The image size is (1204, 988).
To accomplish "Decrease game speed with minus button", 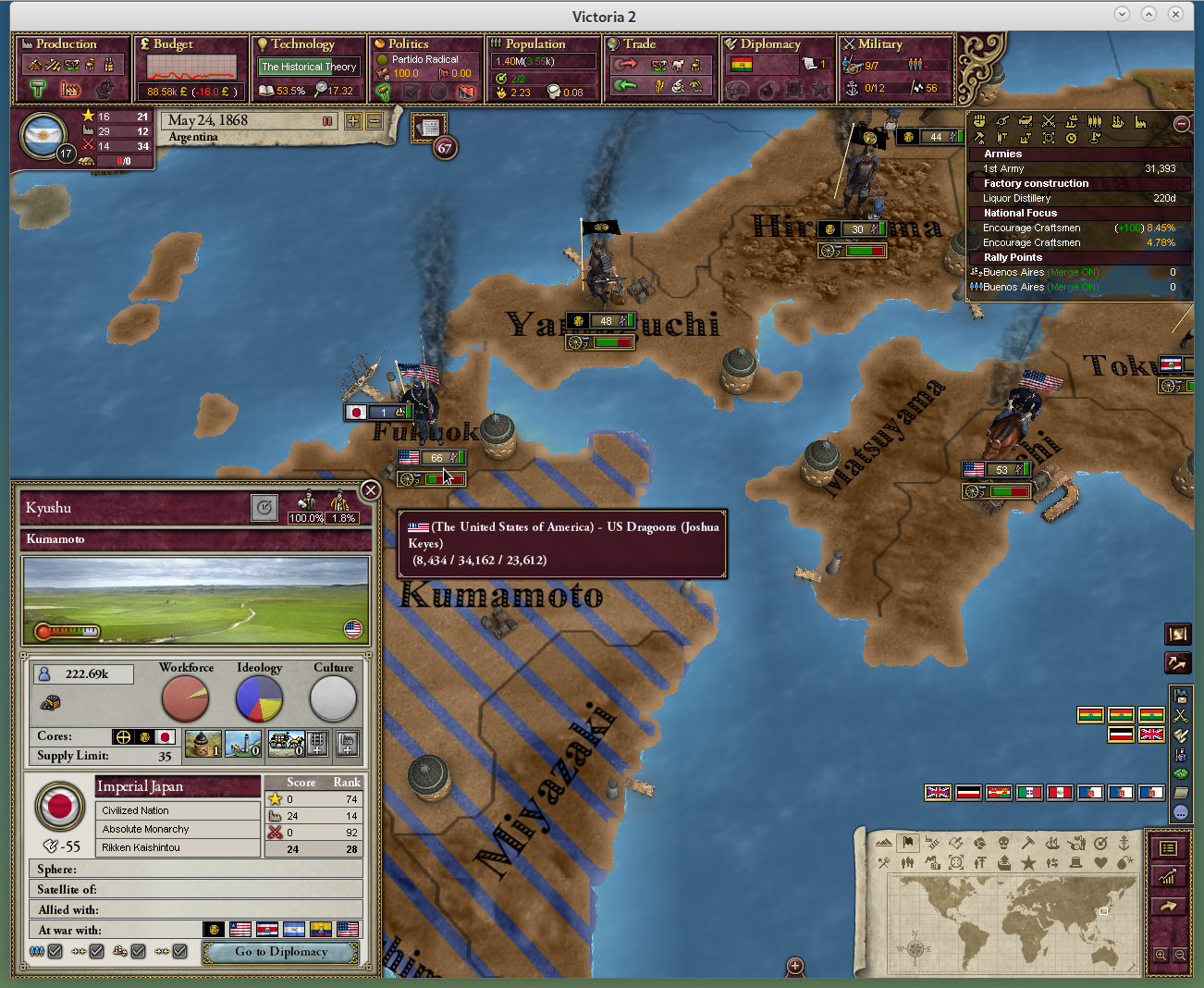I will 375,121.
